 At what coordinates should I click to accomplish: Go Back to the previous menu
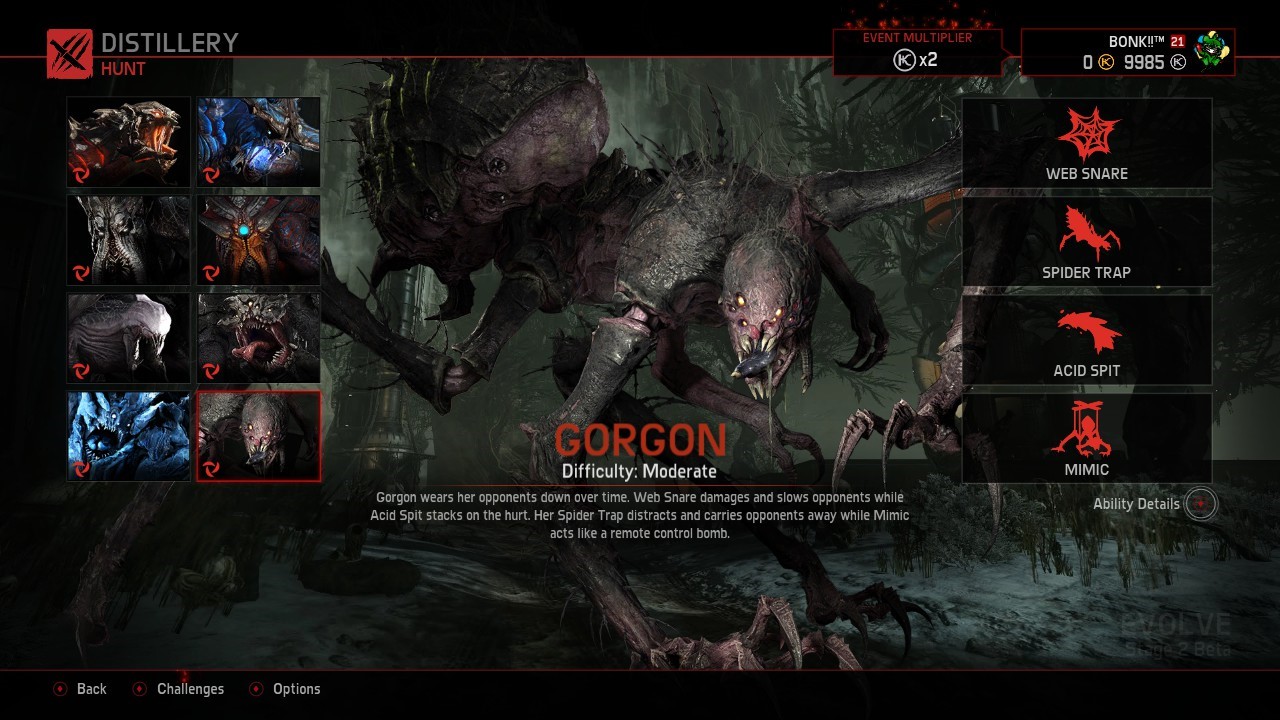coord(80,689)
